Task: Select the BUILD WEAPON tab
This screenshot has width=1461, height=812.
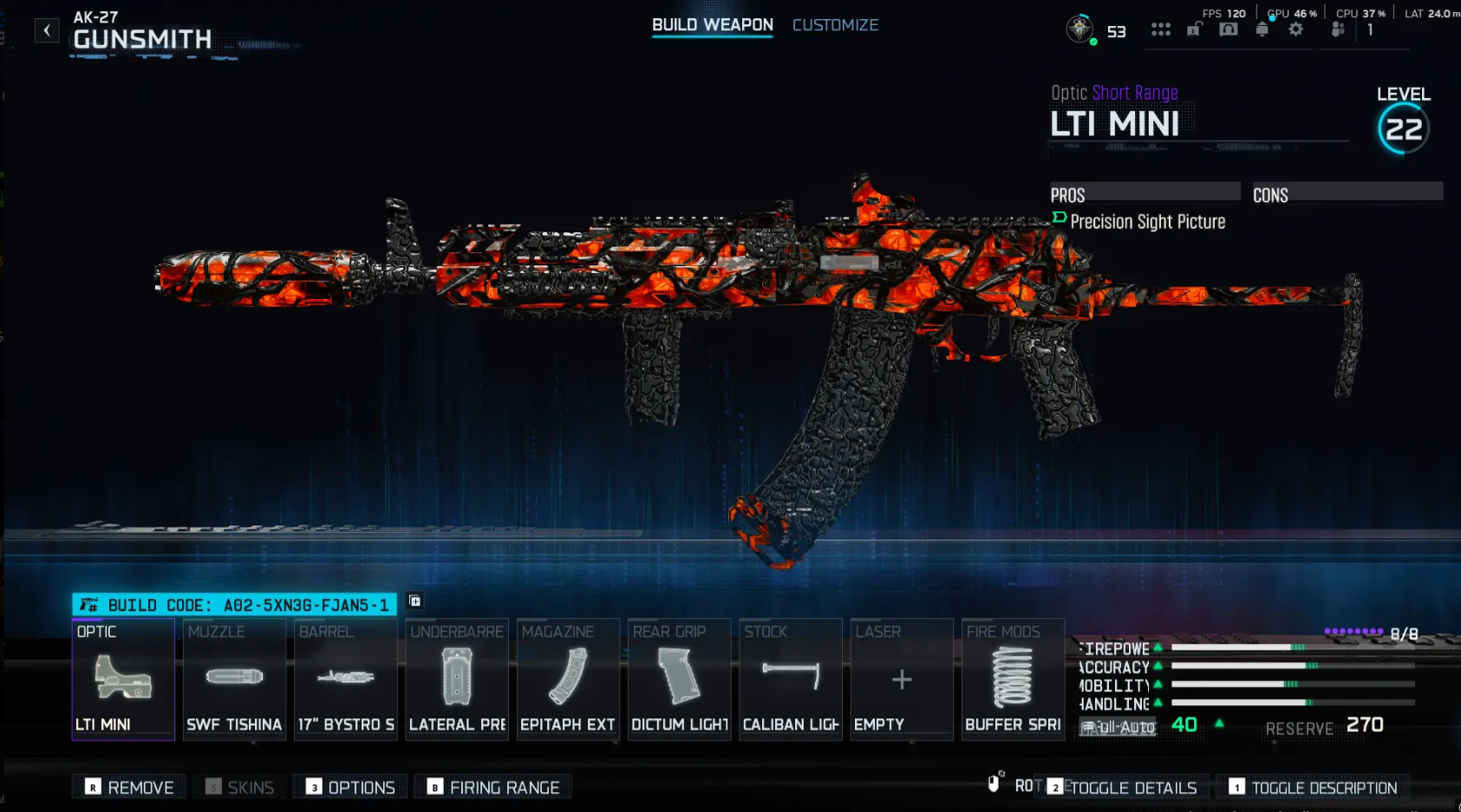Action: (x=712, y=25)
